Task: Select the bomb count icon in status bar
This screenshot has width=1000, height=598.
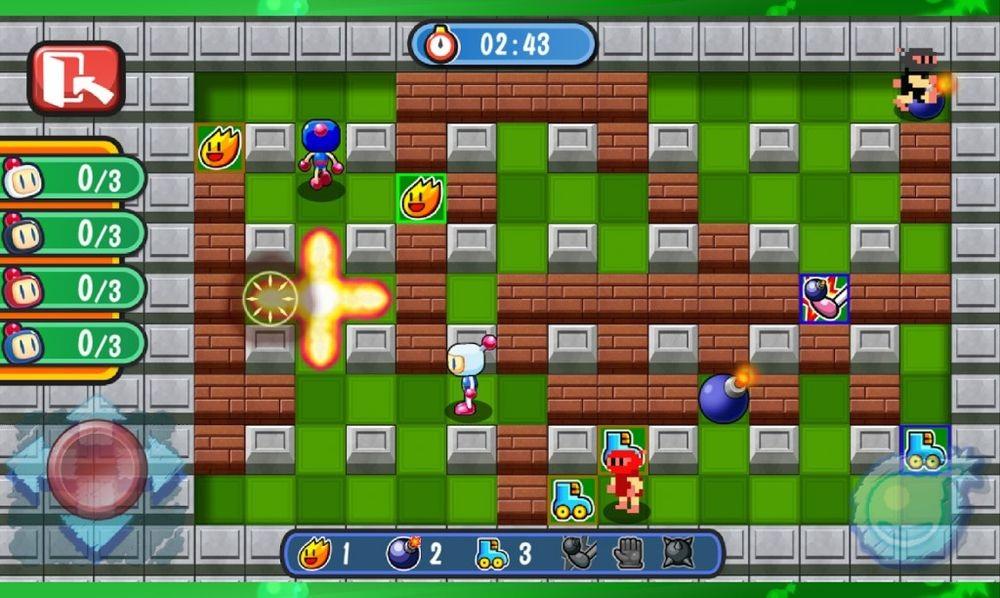Action: (402, 554)
